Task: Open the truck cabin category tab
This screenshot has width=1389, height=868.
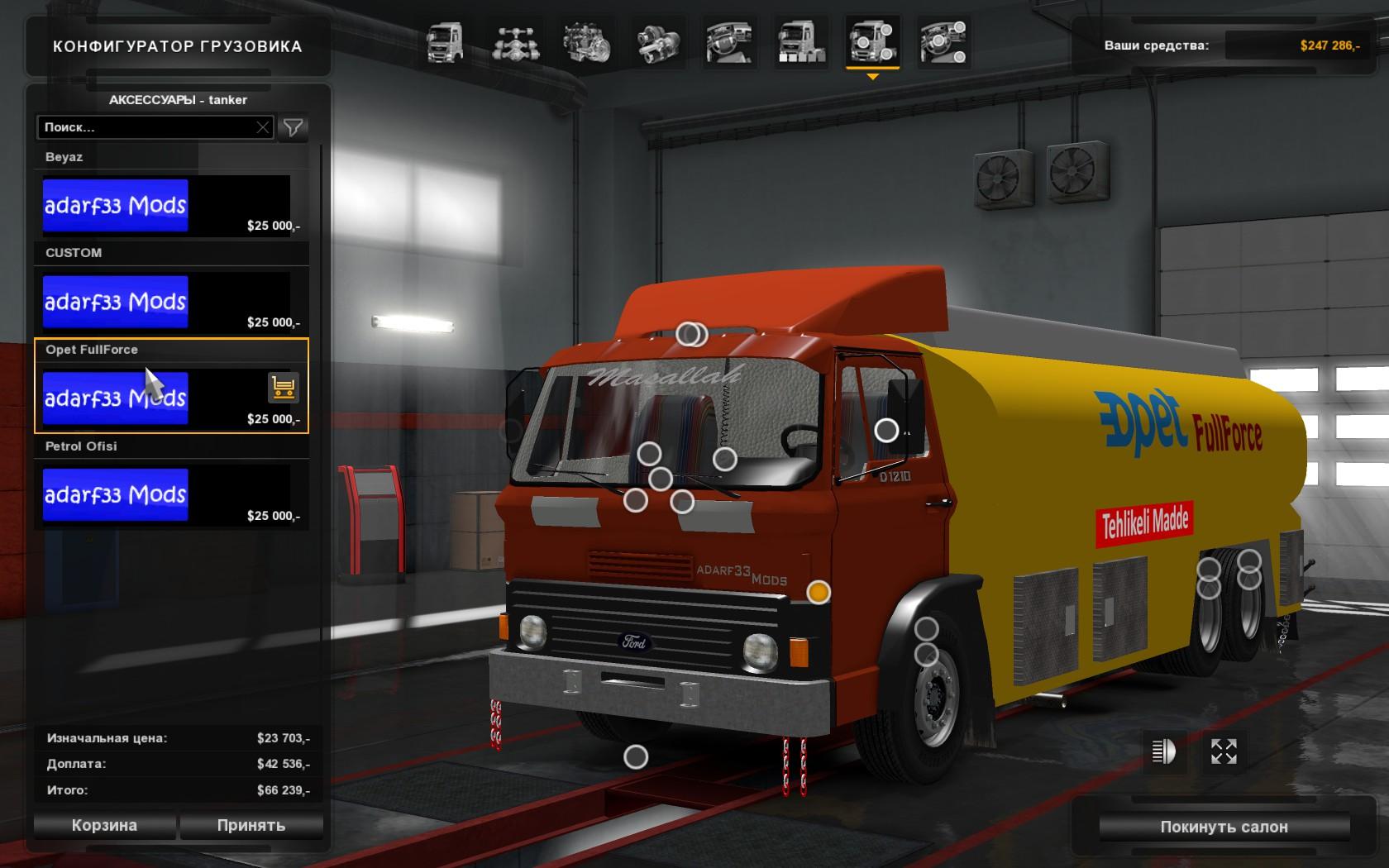Action: click(445, 42)
